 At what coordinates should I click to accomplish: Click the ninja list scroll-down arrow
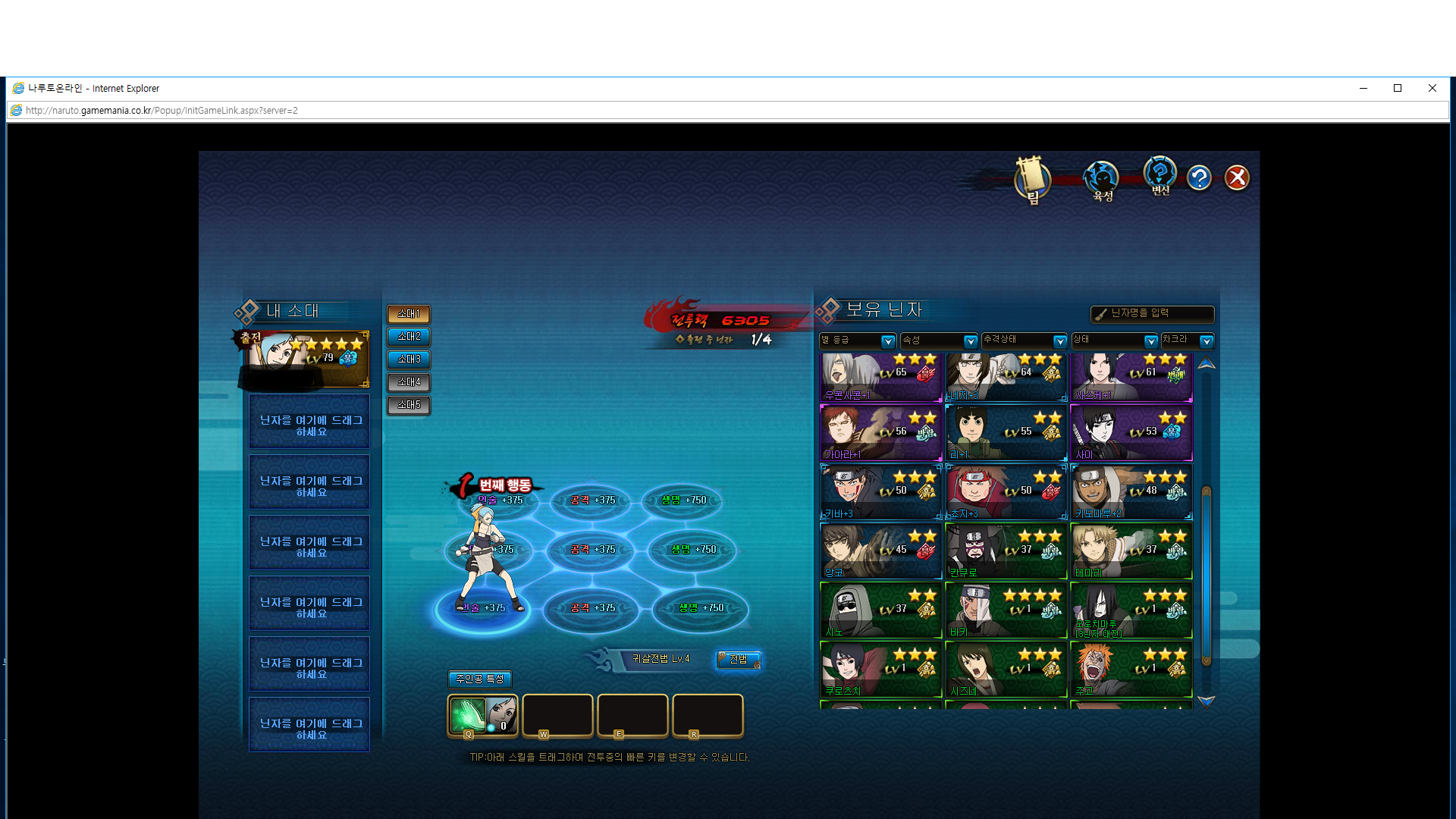pos(1206,701)
